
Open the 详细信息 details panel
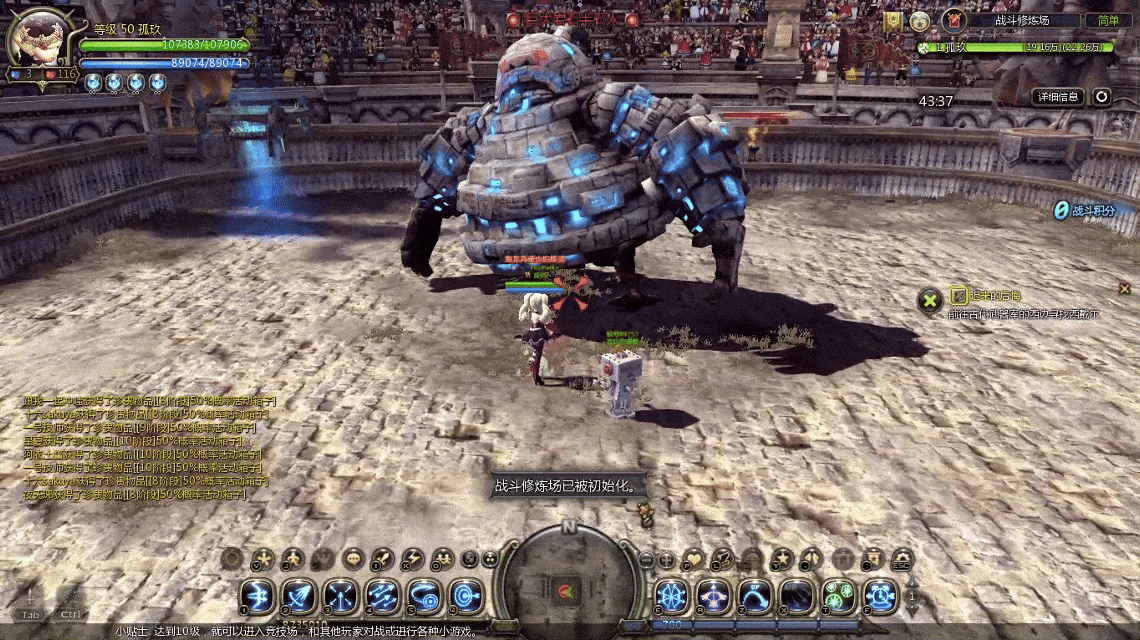point(1058,97)
